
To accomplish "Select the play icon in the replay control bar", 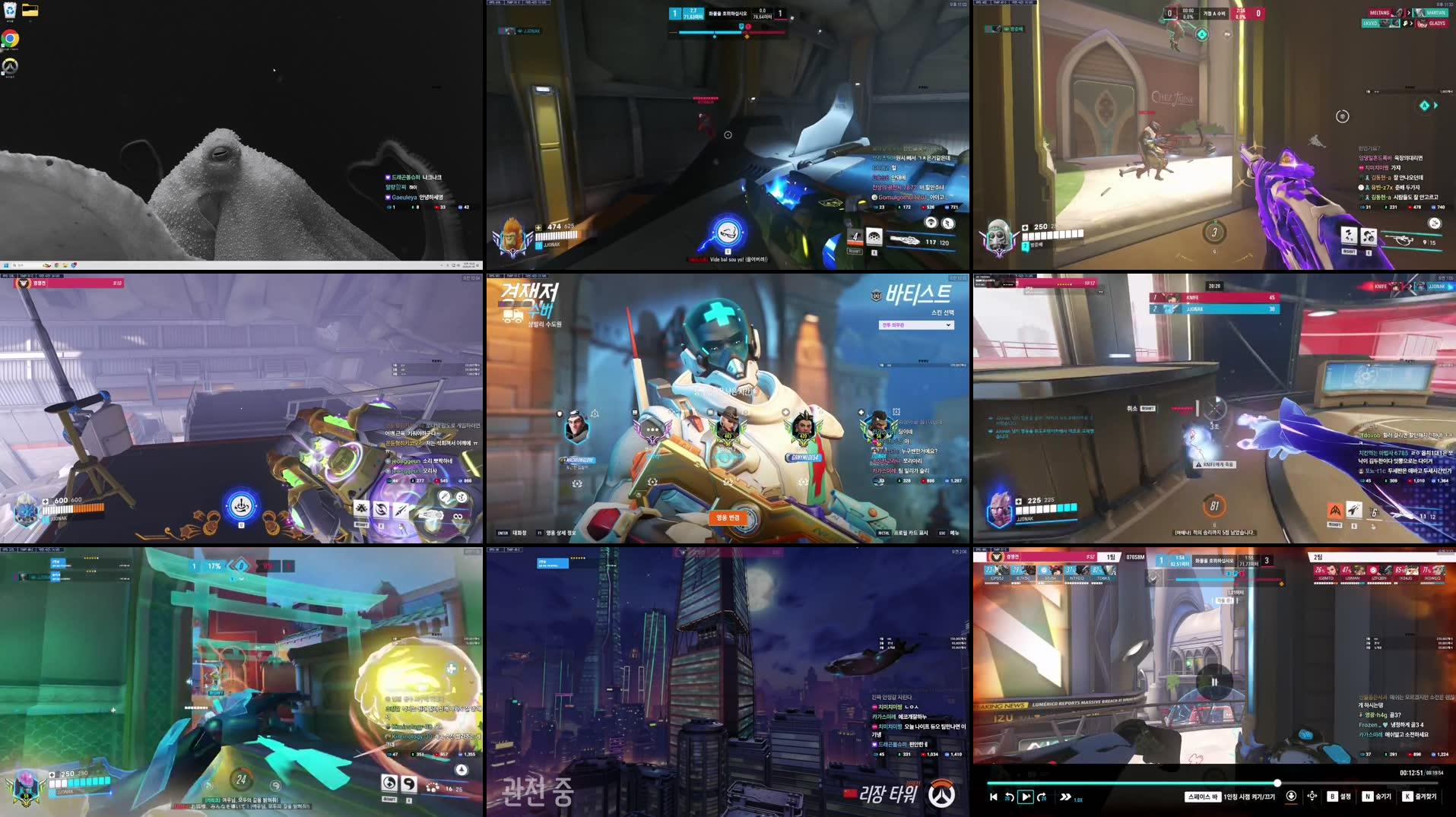I will [x=1026, y=797].
